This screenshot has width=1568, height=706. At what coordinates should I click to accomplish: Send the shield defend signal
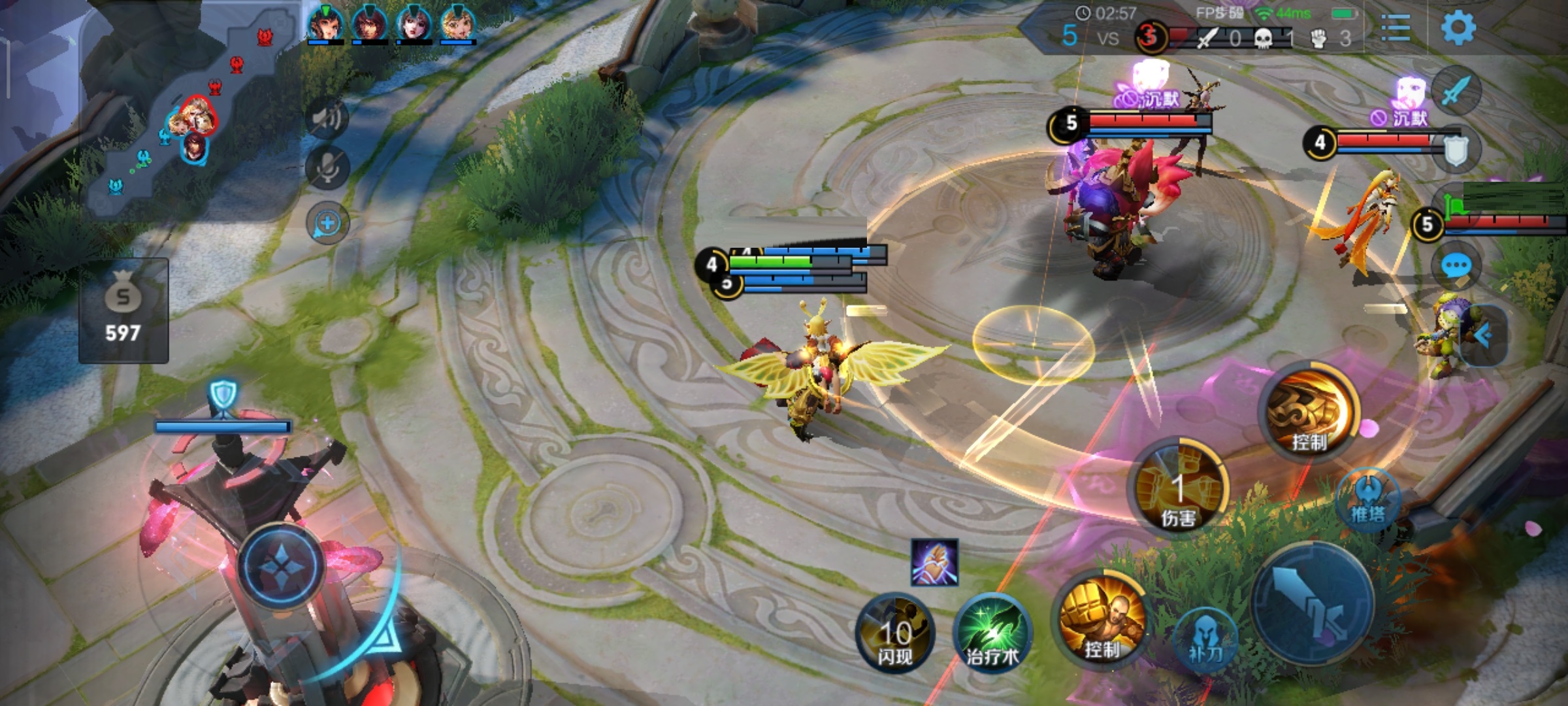coord(1456,150)
